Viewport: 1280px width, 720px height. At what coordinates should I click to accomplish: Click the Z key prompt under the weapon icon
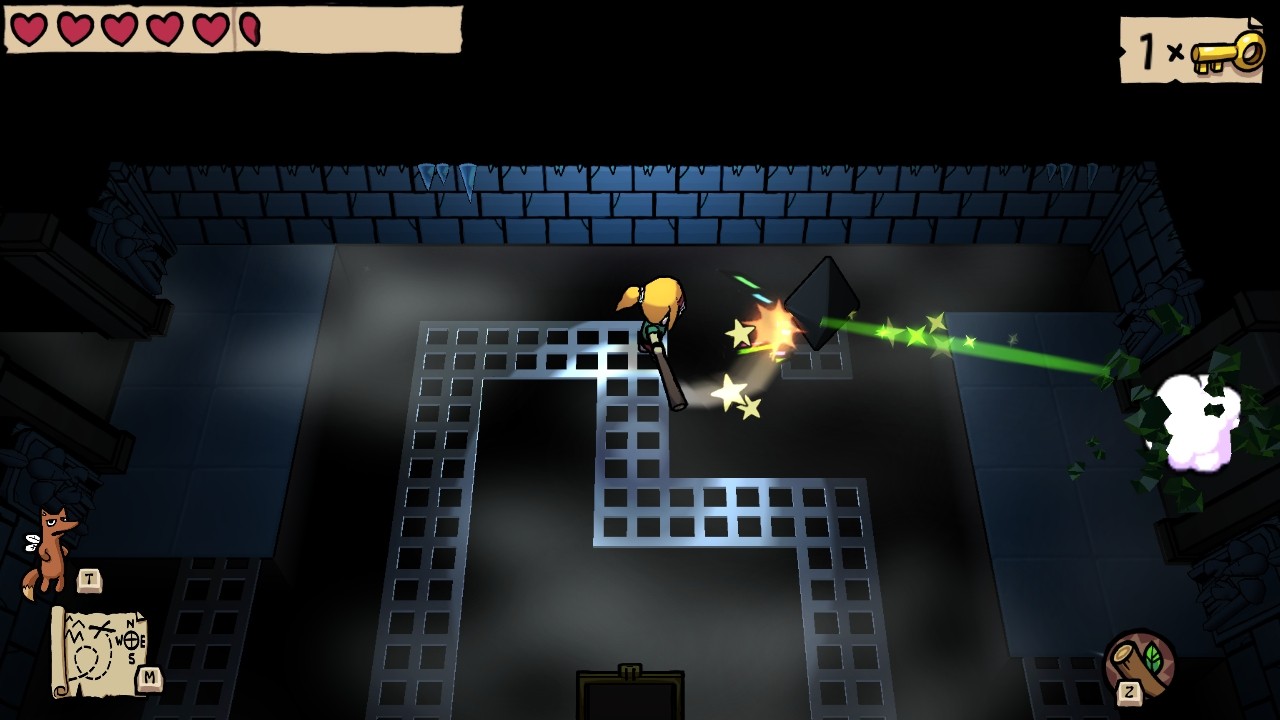[1130, 692]
